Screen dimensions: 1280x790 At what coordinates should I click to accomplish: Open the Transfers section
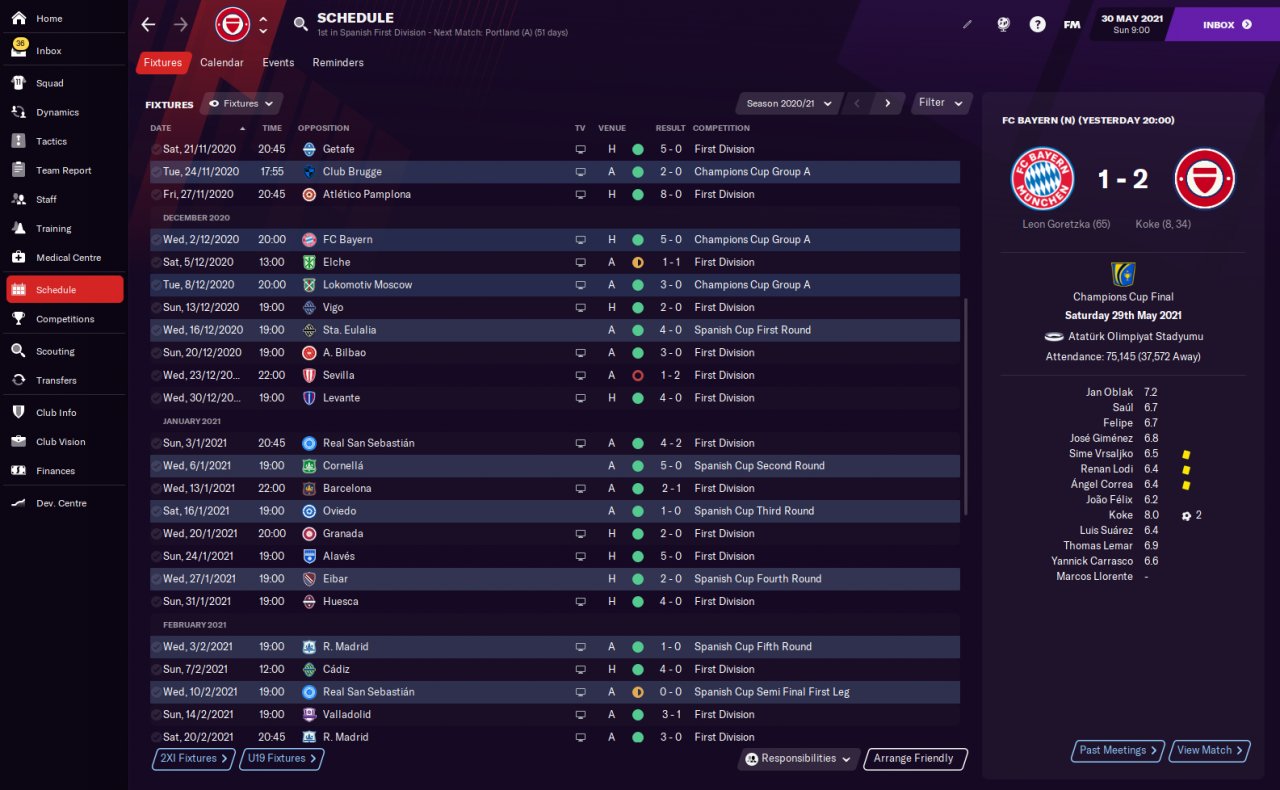coord(56,380)
